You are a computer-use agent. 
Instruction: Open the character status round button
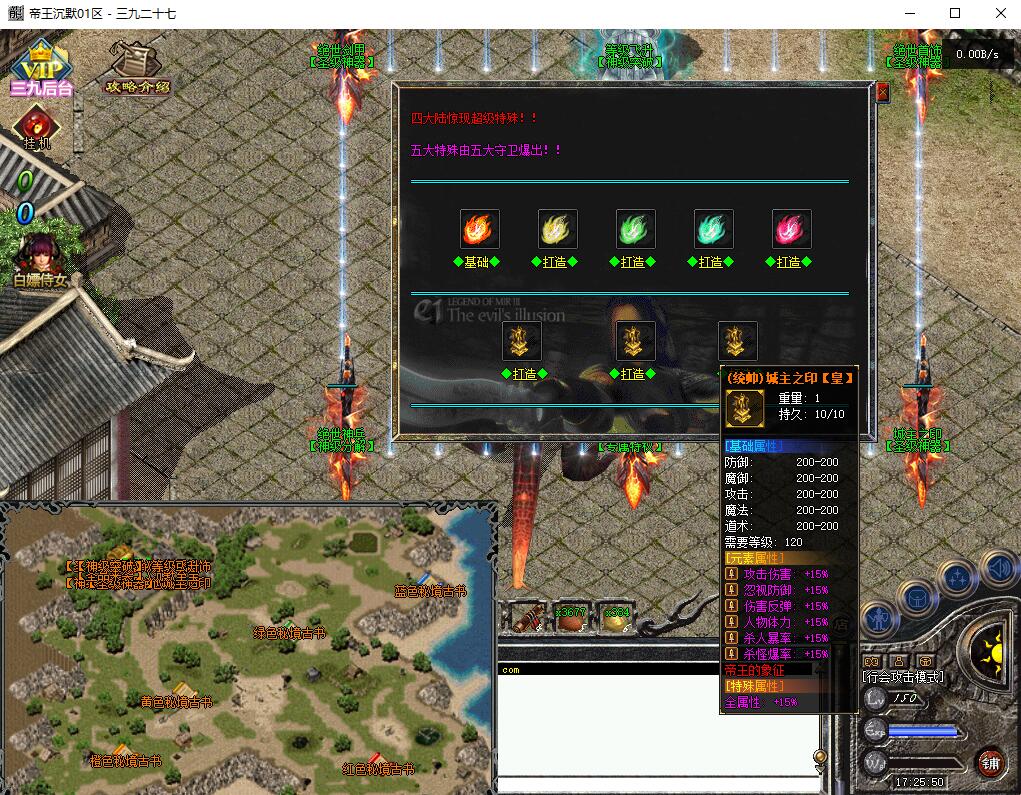click(x=879, y=619)
